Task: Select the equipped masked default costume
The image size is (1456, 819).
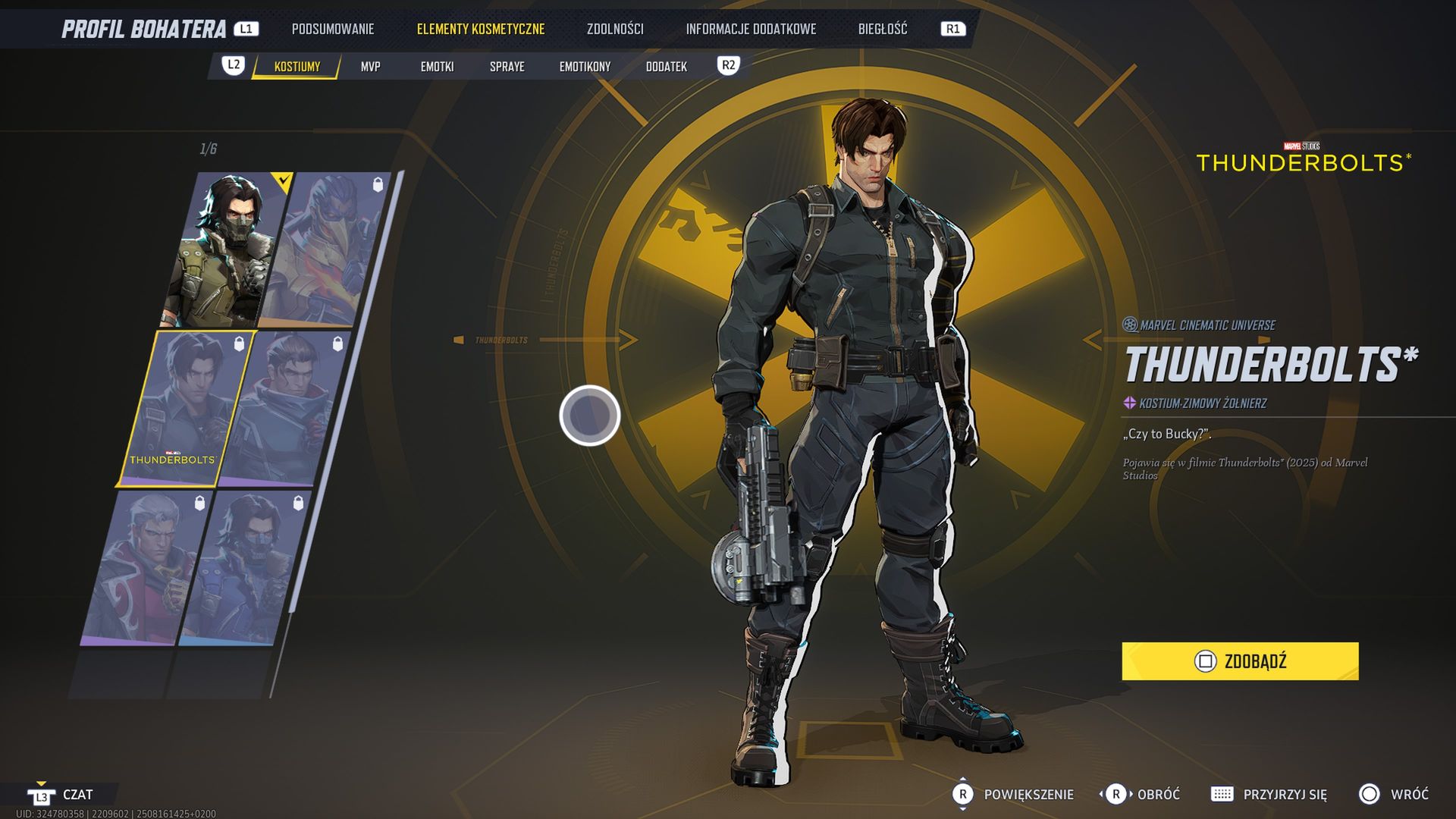Action: pyautogui.click(x=227, y=250)
